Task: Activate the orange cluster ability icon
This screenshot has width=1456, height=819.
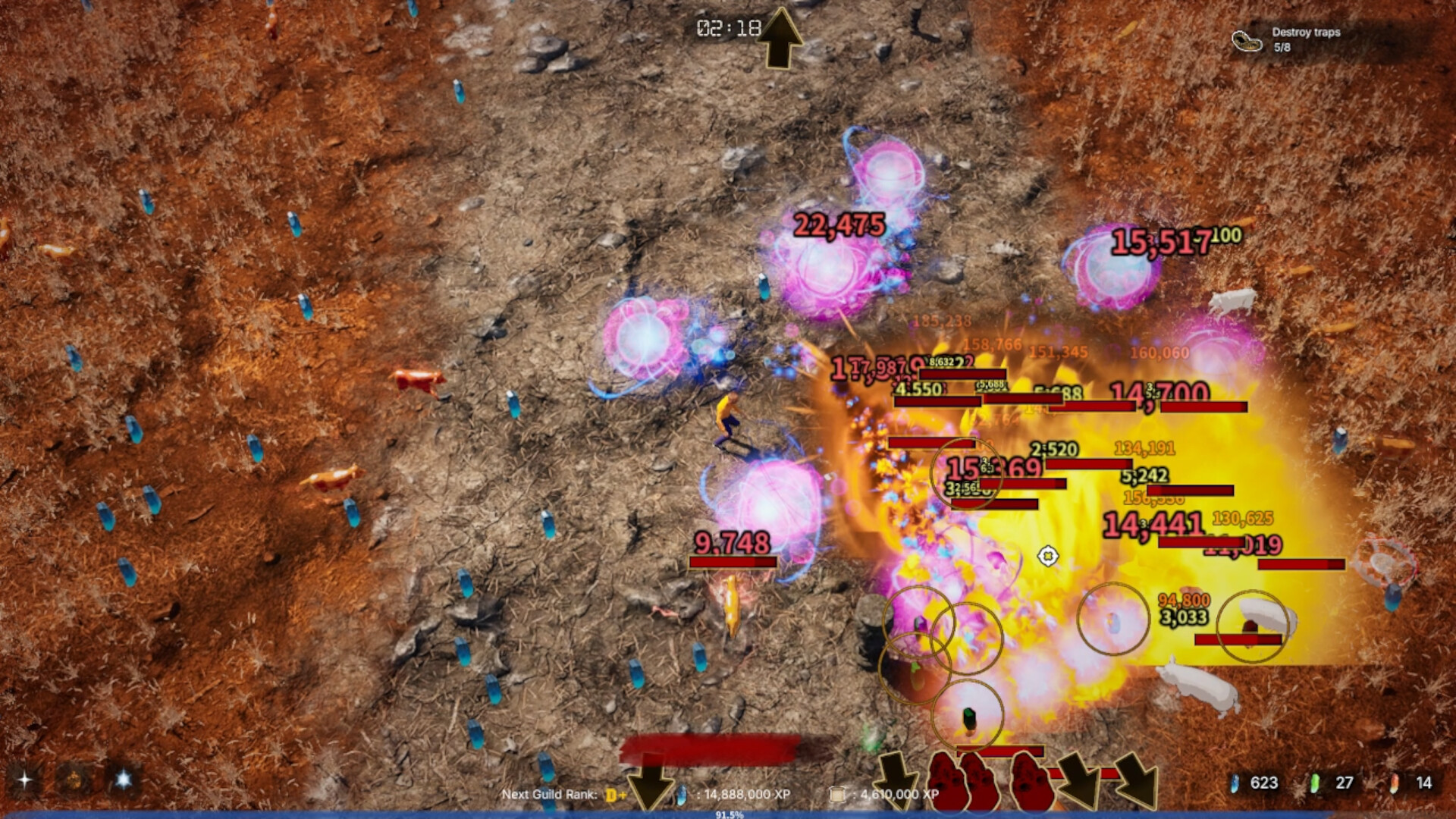Action: [74, 780]
